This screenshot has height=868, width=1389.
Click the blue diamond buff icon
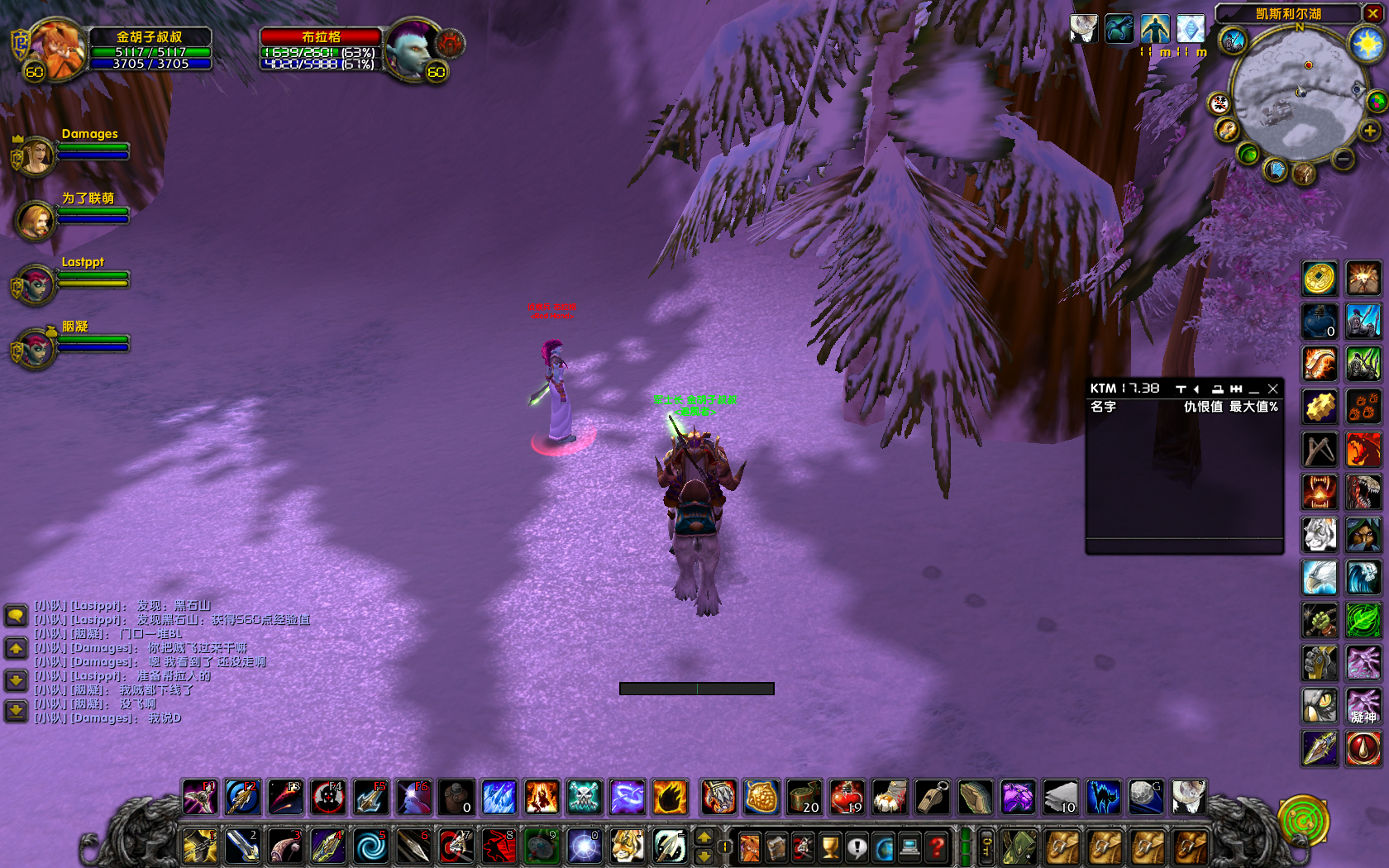1191,29
